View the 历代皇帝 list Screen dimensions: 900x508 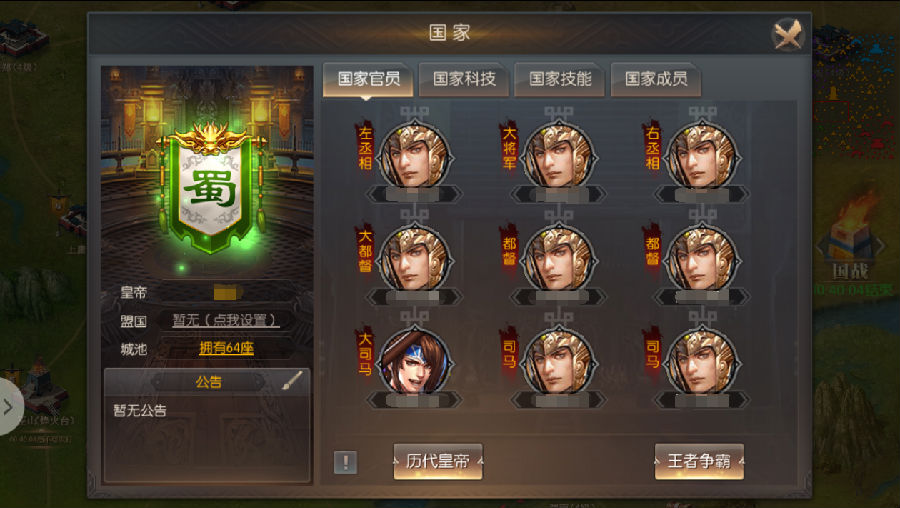(x=438, y=461)
